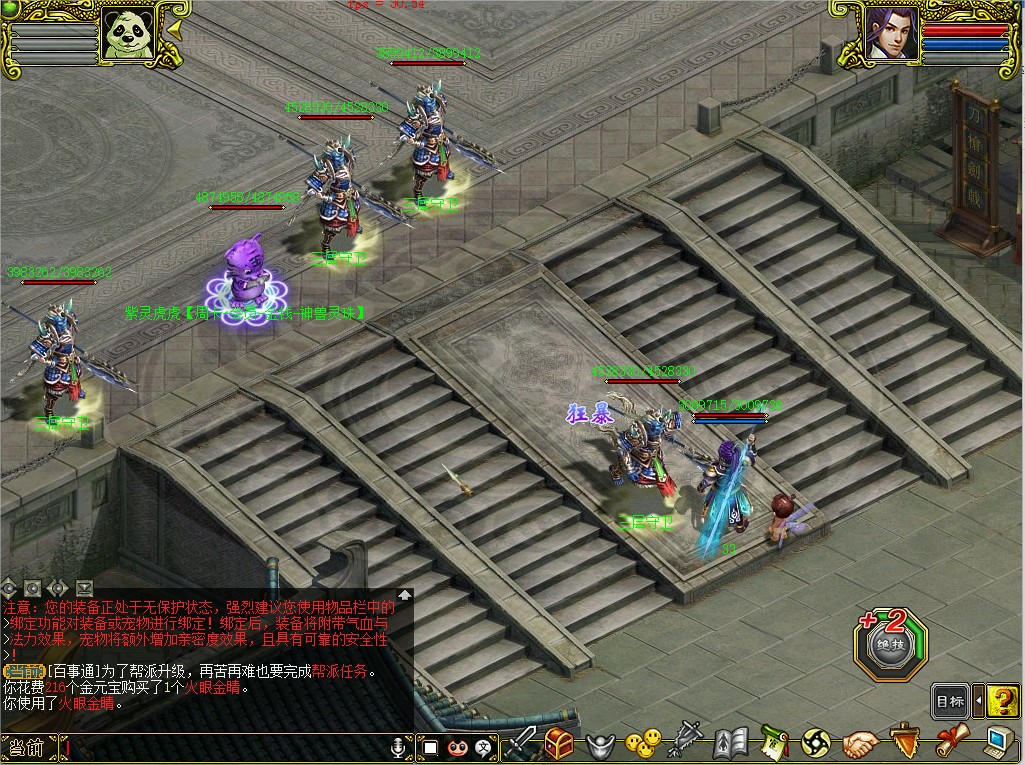
Task: Expand the arrow beside the question mark
Action: point(978,701)
